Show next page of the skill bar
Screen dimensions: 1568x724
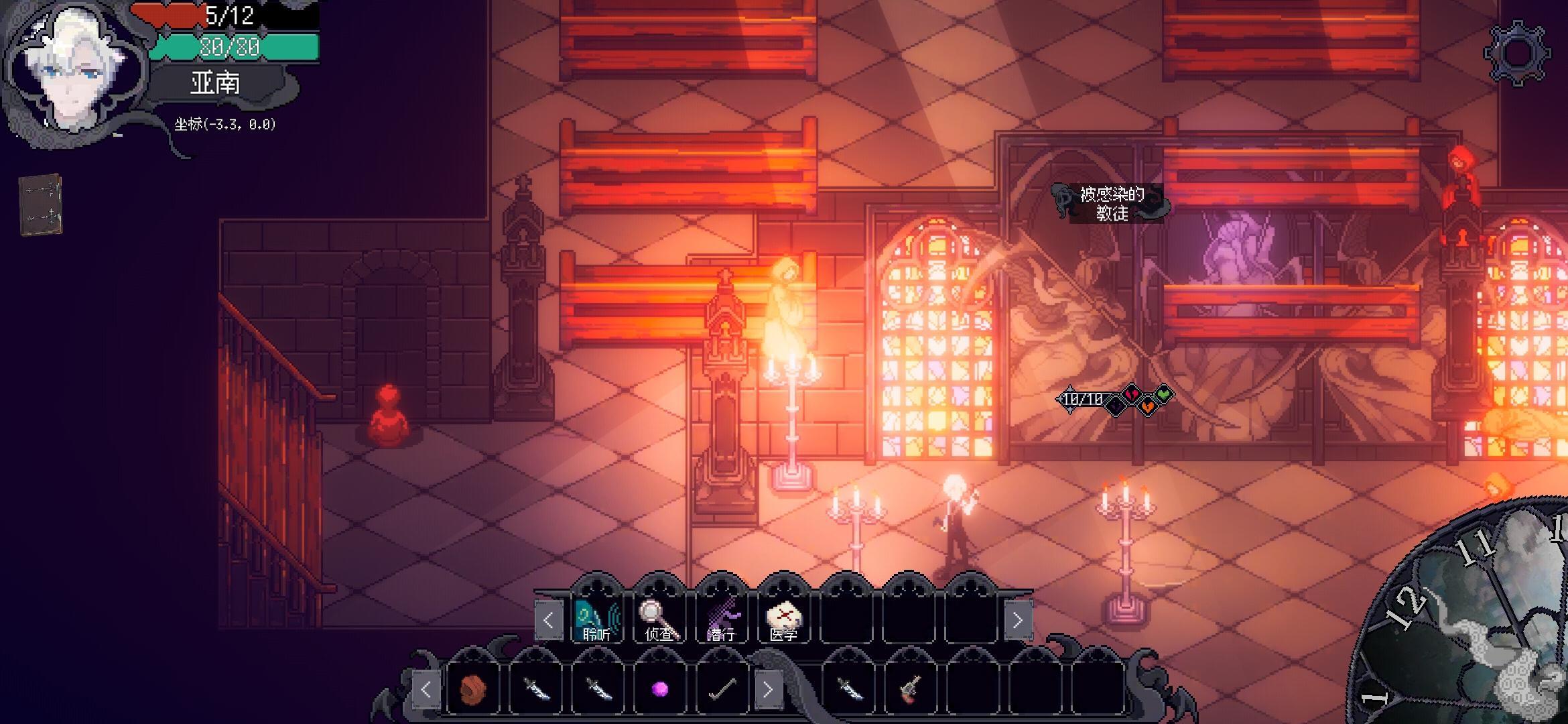point(1017,621)
